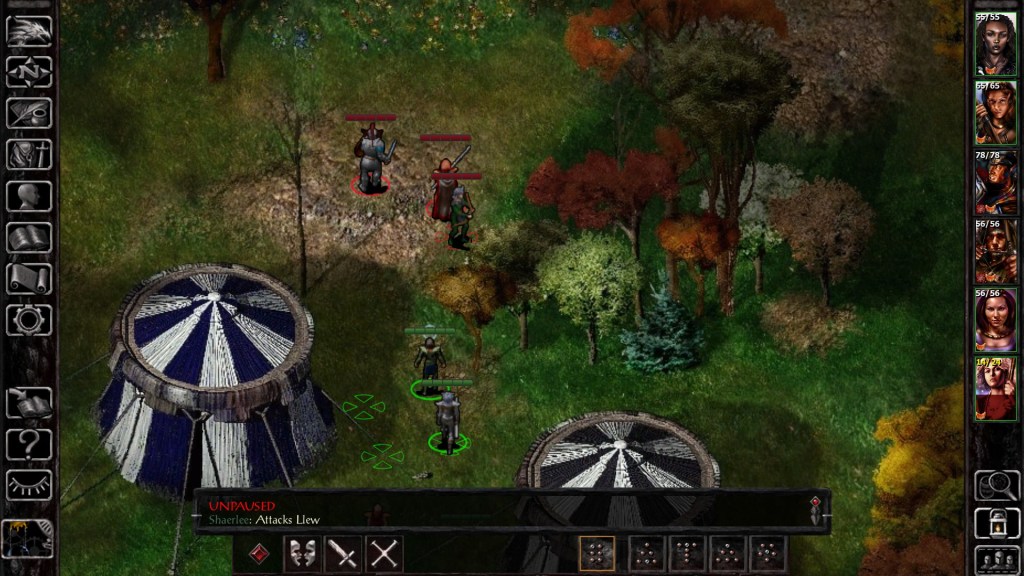Image resolution: width=1024 pixels, height=576 pixels.
Task: Toggle the closed-eye hide interface button
Action: point(29,485)
